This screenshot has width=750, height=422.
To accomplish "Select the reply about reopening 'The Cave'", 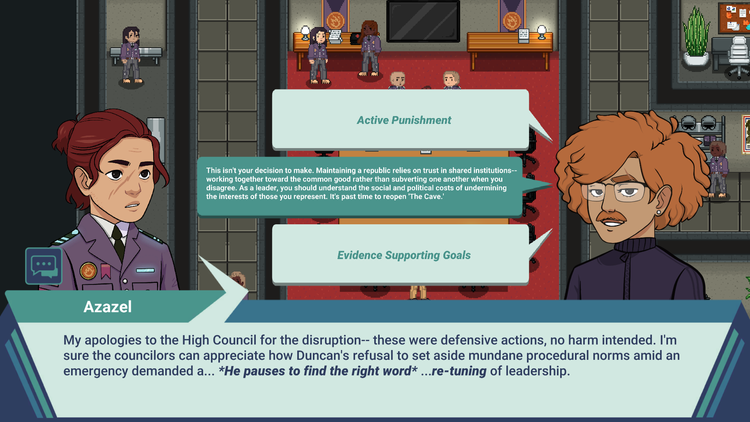I will 361,185.
